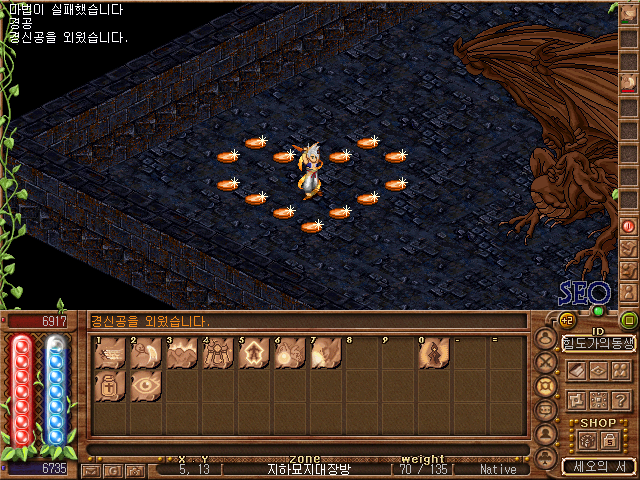Select the hotbar slot 0 skill scroll

point(432,354)
